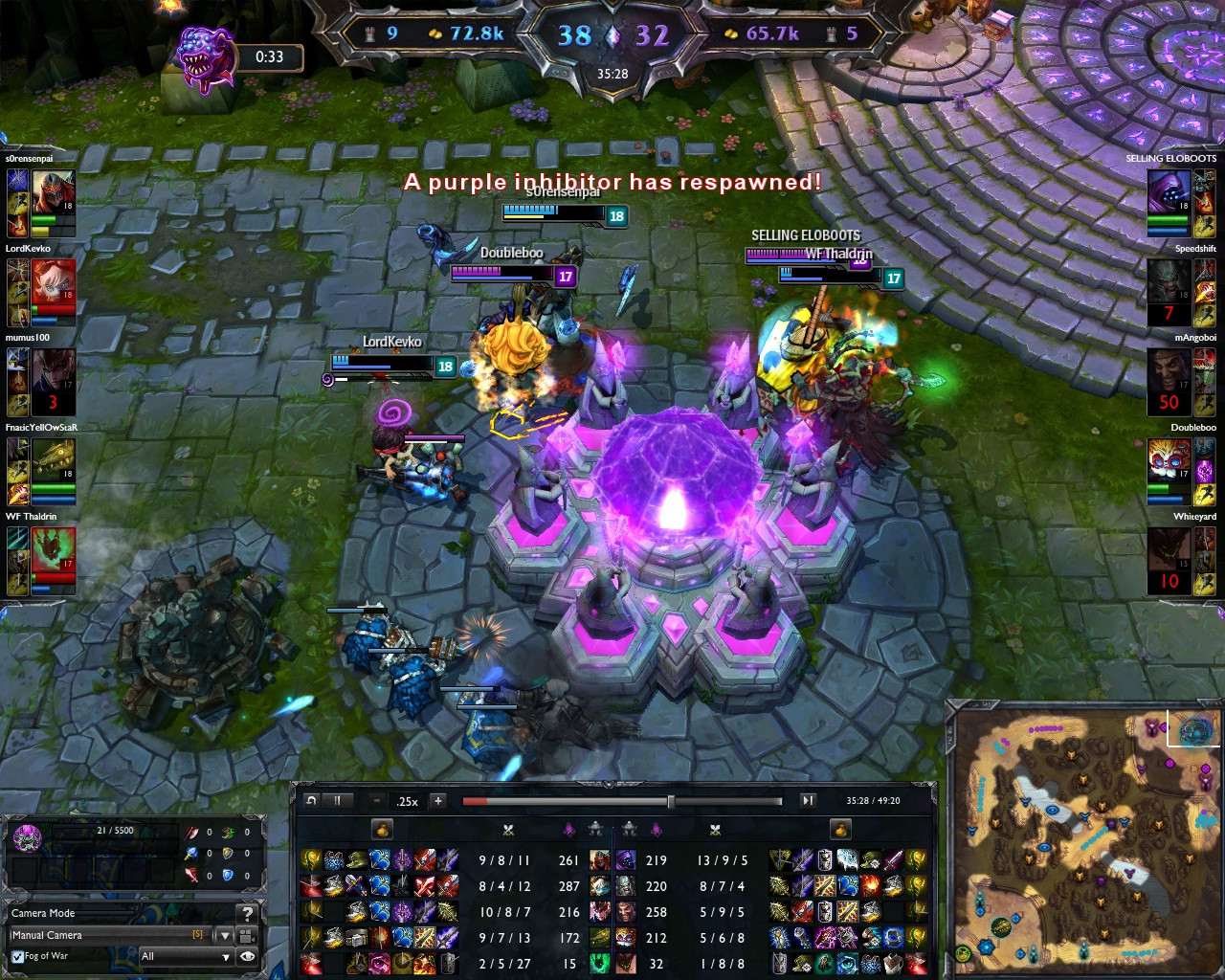1225x980 pixels.
Task: Click the Baron Nashor respawn timer icon
Action: 206,56
